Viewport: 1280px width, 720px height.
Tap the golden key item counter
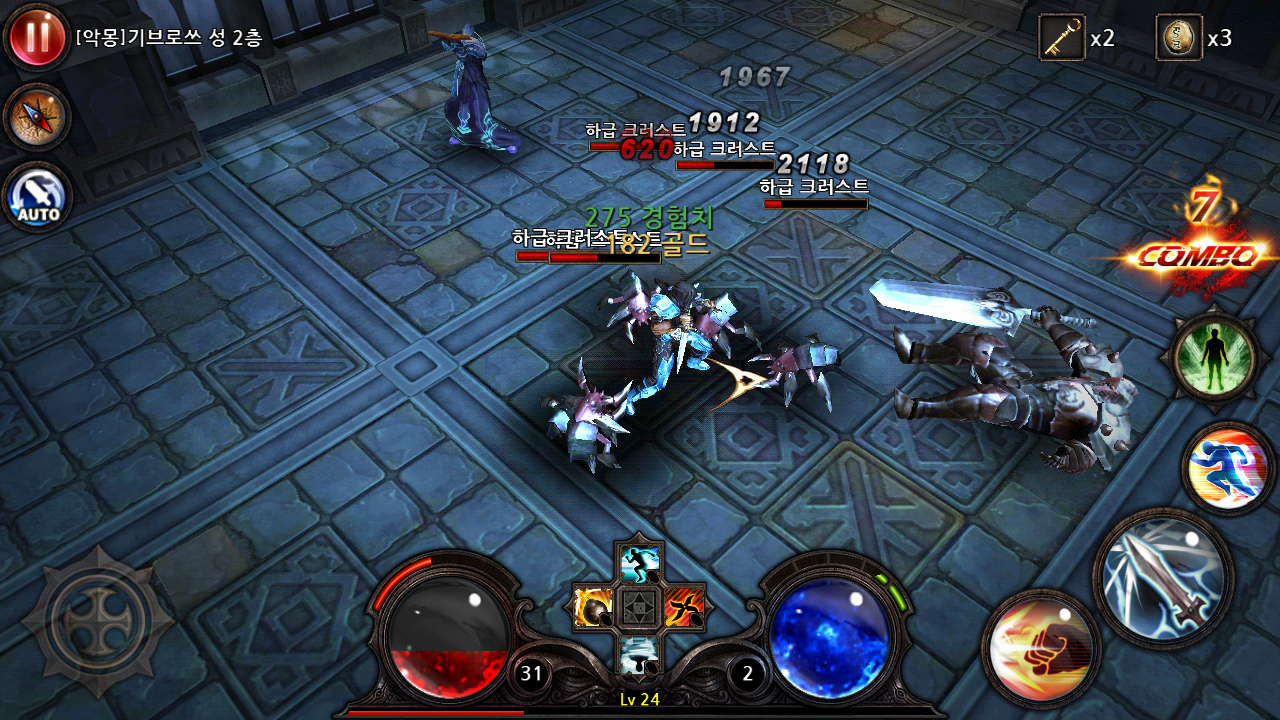1061,38
